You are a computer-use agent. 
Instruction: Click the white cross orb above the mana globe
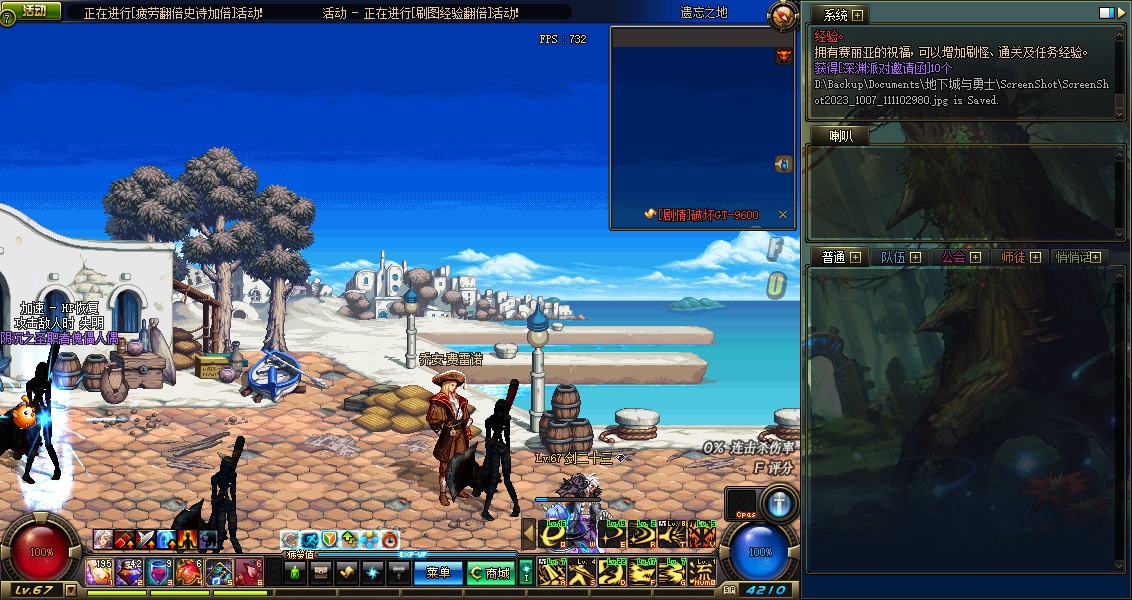tap(777, 502)
